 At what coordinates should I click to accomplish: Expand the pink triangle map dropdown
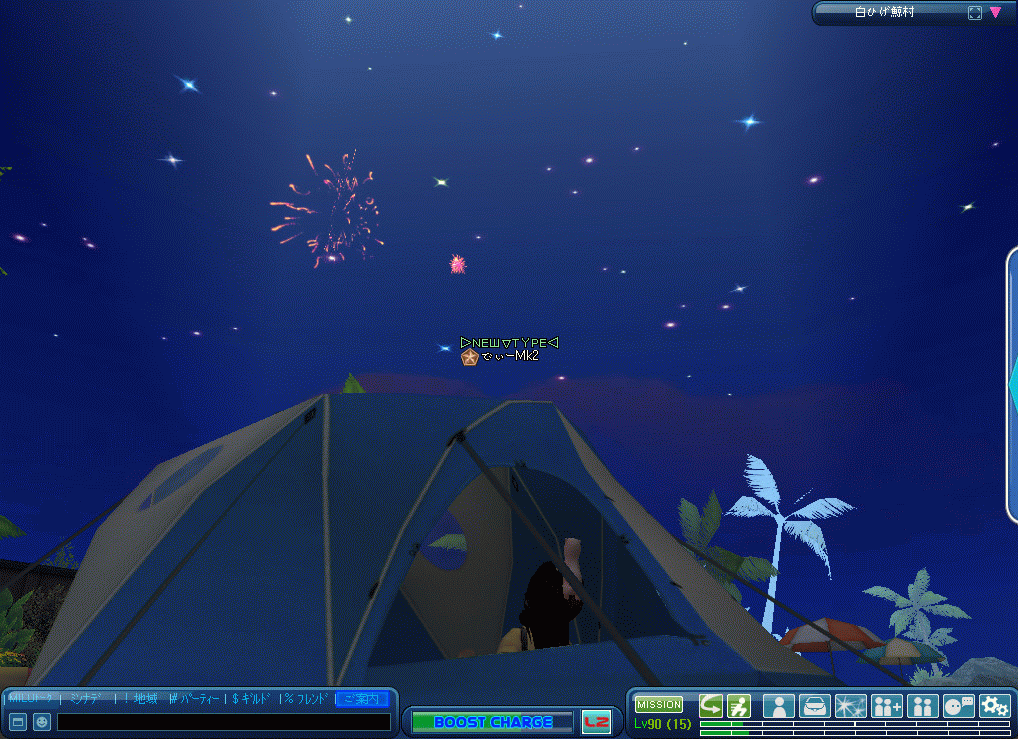[996, 13]
